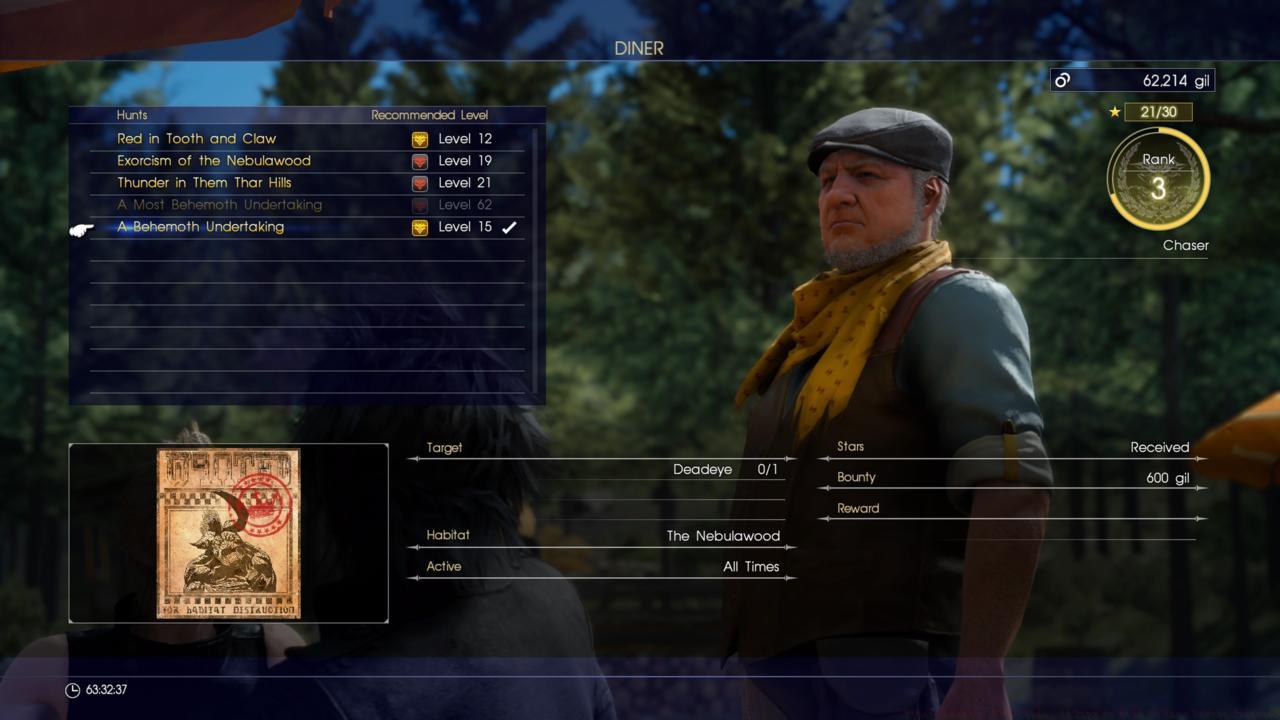
Task: Click the red difficulty shield beside Level 19
Action: point(420,160)
